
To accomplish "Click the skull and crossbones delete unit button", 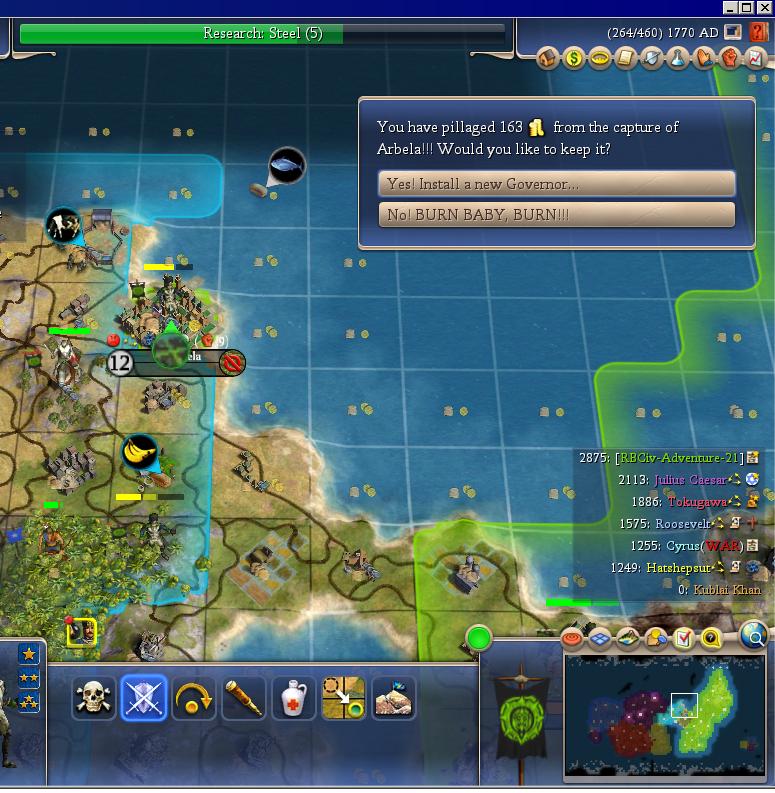I will point(94,698).
